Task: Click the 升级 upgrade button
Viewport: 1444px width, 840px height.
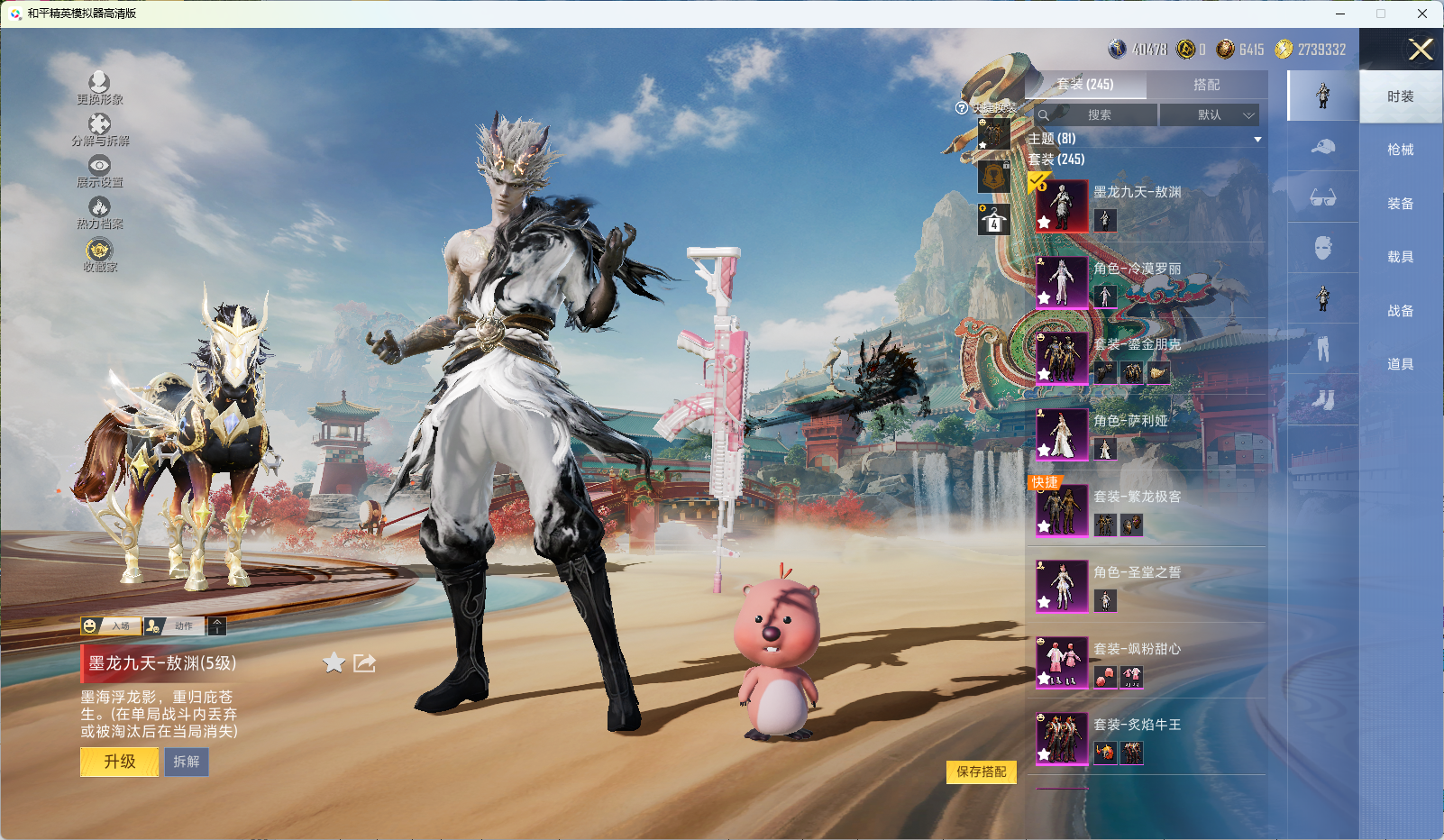Action: tap(119, 762)
